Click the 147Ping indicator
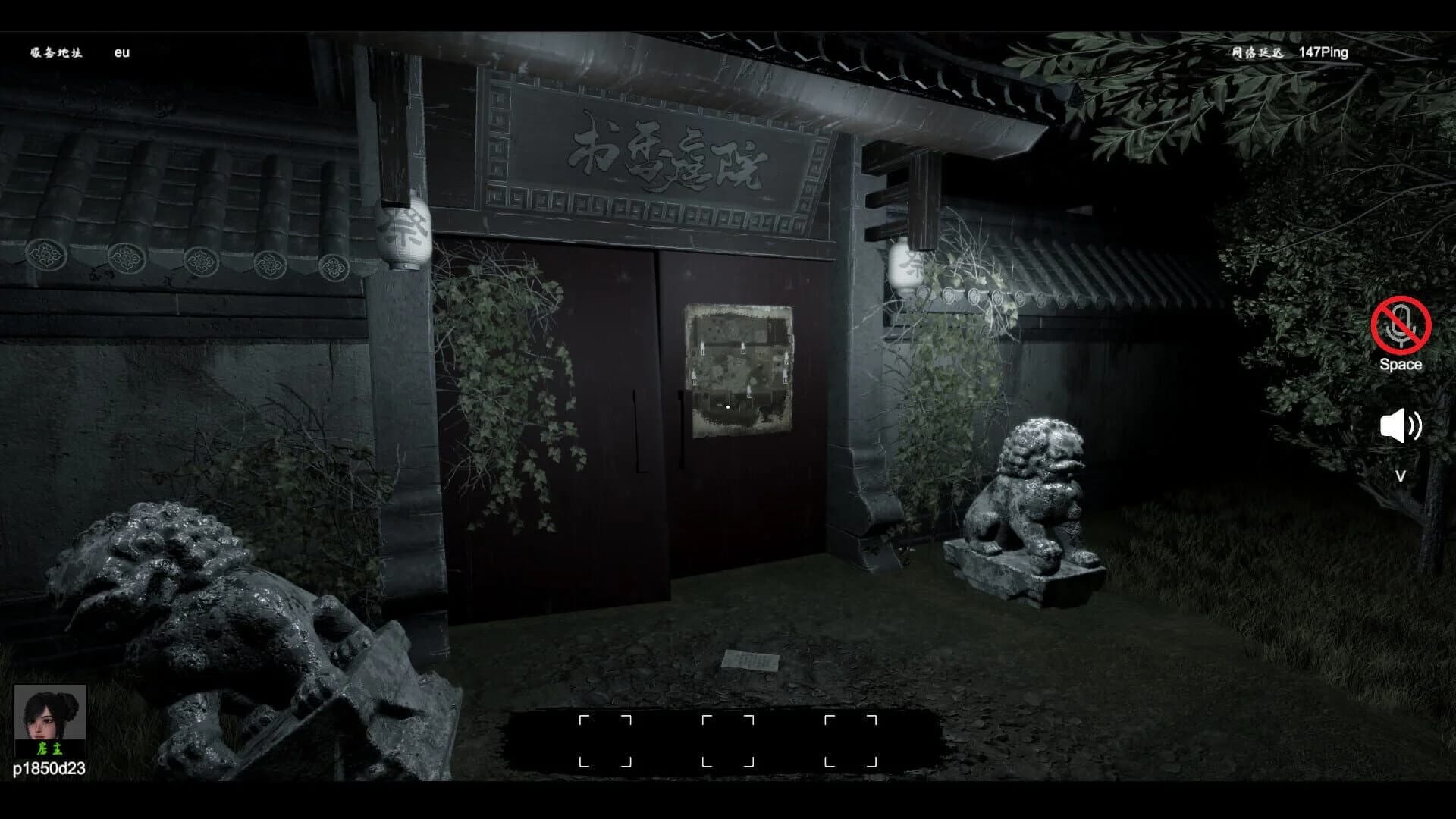Screen dimensions: 1456x819 point(1323,52)
